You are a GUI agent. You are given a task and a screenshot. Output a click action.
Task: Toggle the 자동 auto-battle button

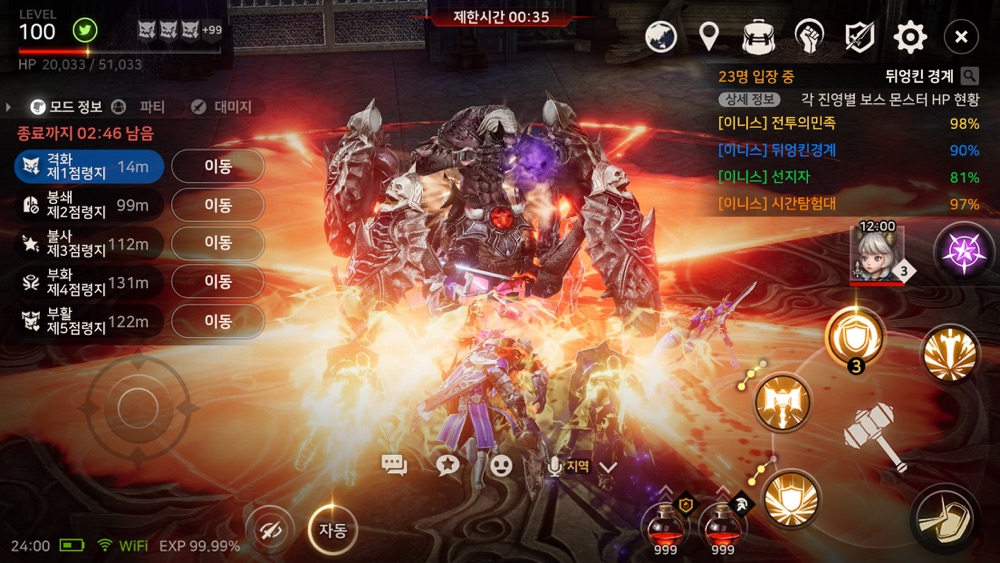(333, 531)
